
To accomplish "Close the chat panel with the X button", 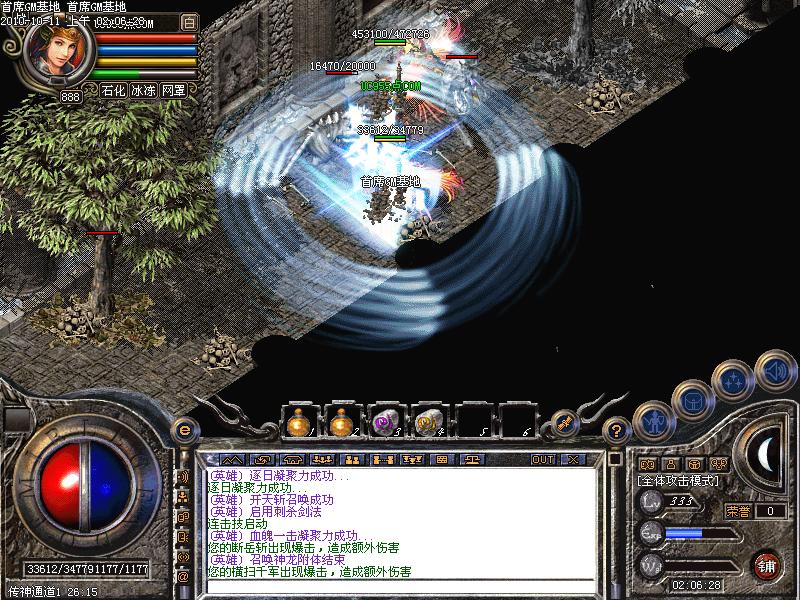I will click(x=573, y=459).
